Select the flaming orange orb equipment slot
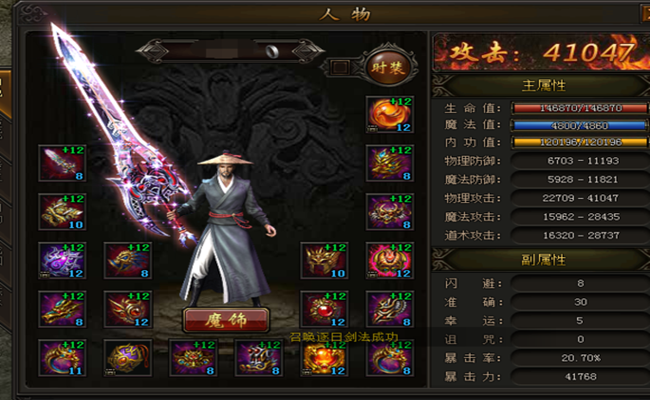 click(x=388, y=115)
